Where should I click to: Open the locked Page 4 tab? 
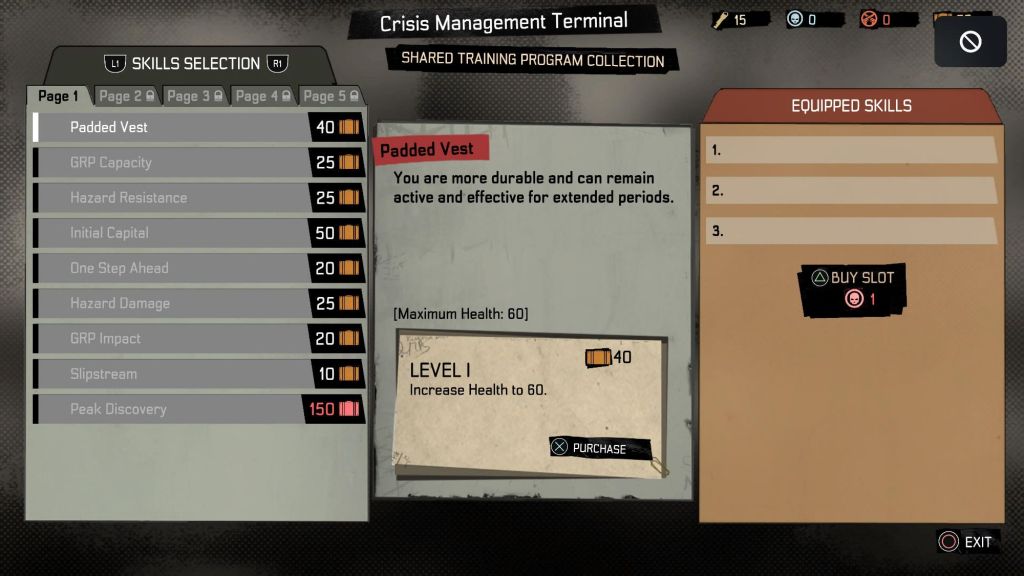pos(263,96)
